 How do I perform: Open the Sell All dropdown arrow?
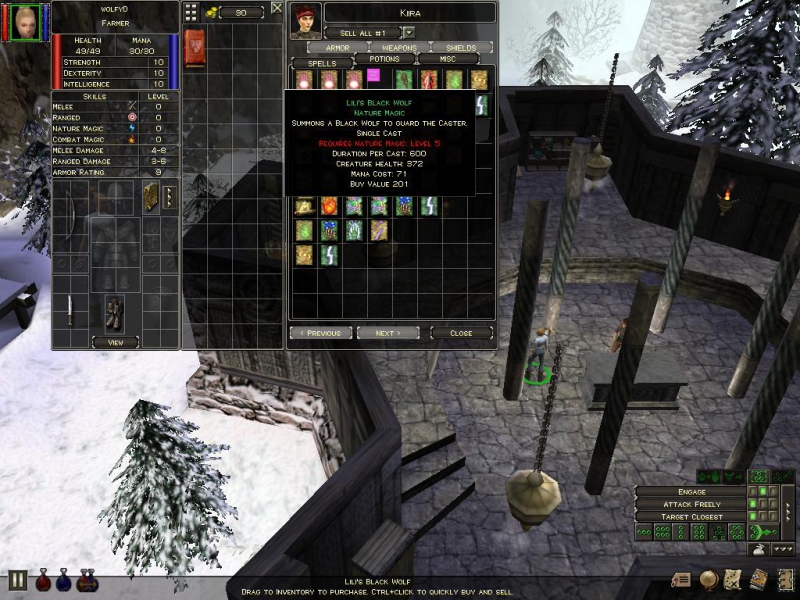point(409,33)
